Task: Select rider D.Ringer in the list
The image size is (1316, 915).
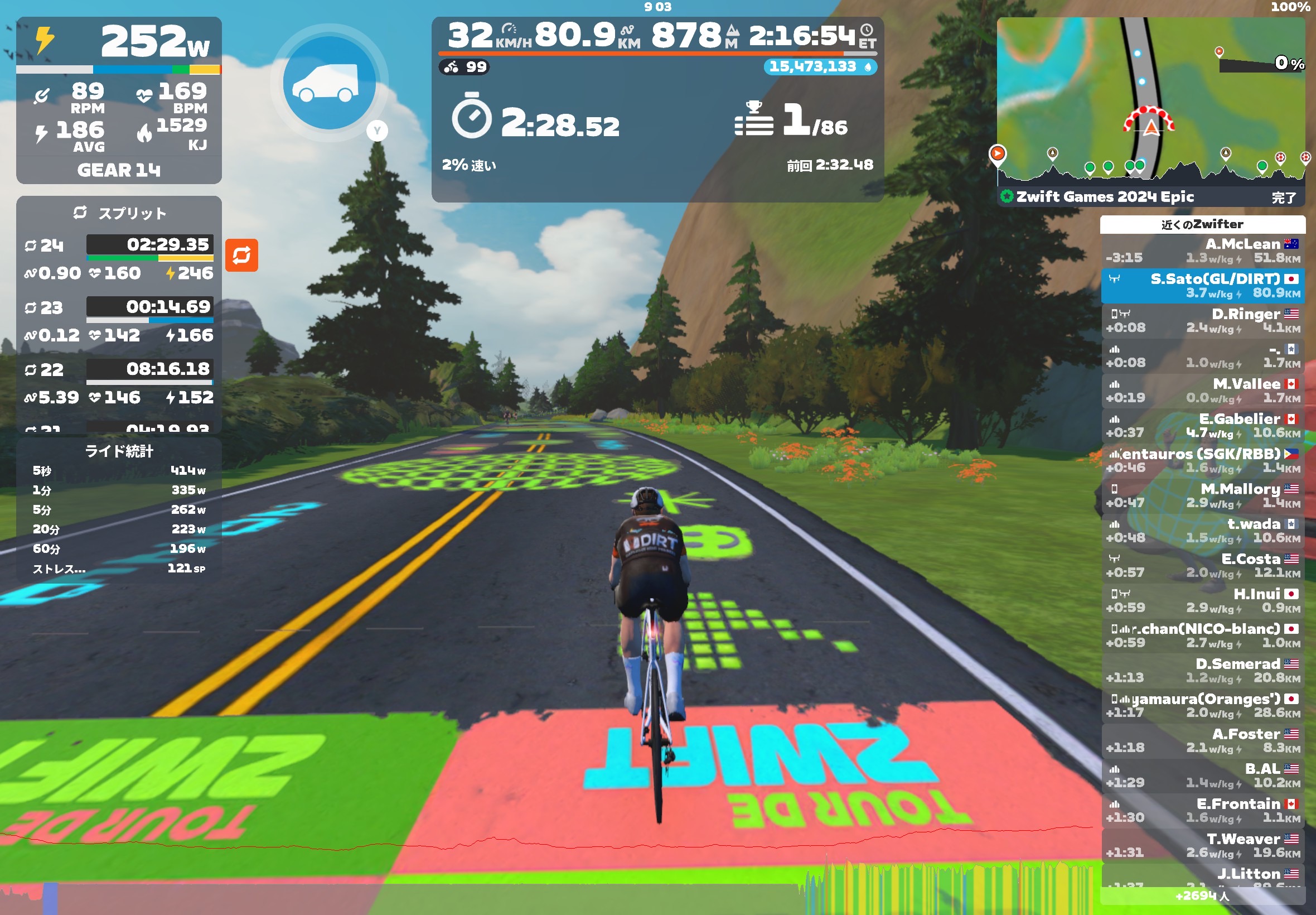Action: 1202,321
